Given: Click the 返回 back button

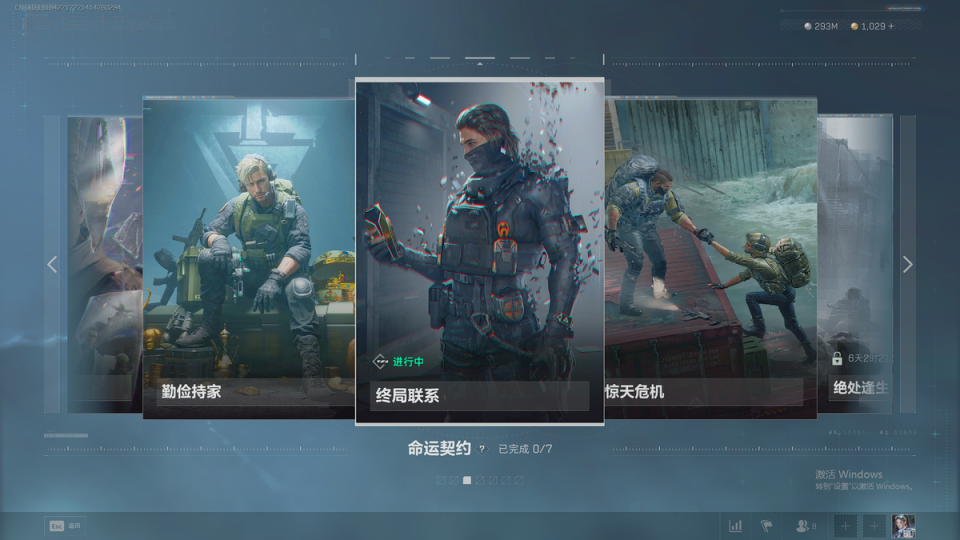Looking at the screenshot, I should pyautogui.click(x=64, y=525).
